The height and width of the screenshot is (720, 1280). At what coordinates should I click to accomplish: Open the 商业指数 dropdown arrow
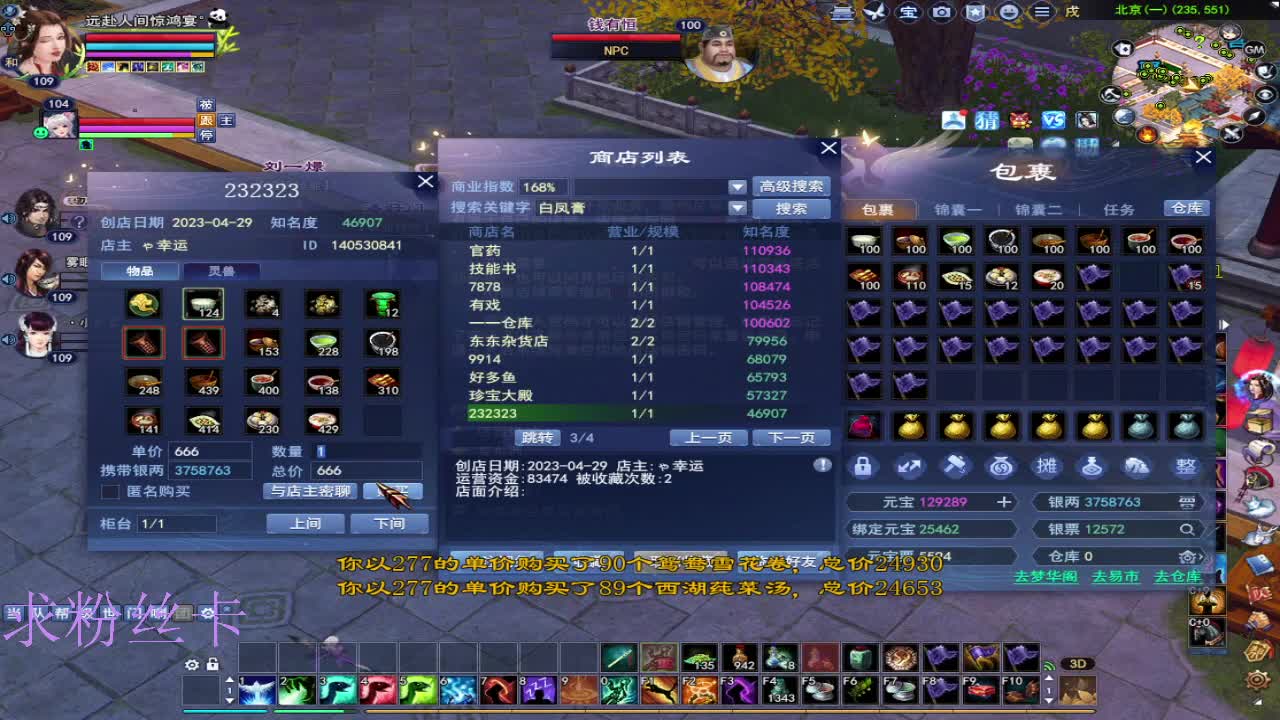(x=737, y=186)
